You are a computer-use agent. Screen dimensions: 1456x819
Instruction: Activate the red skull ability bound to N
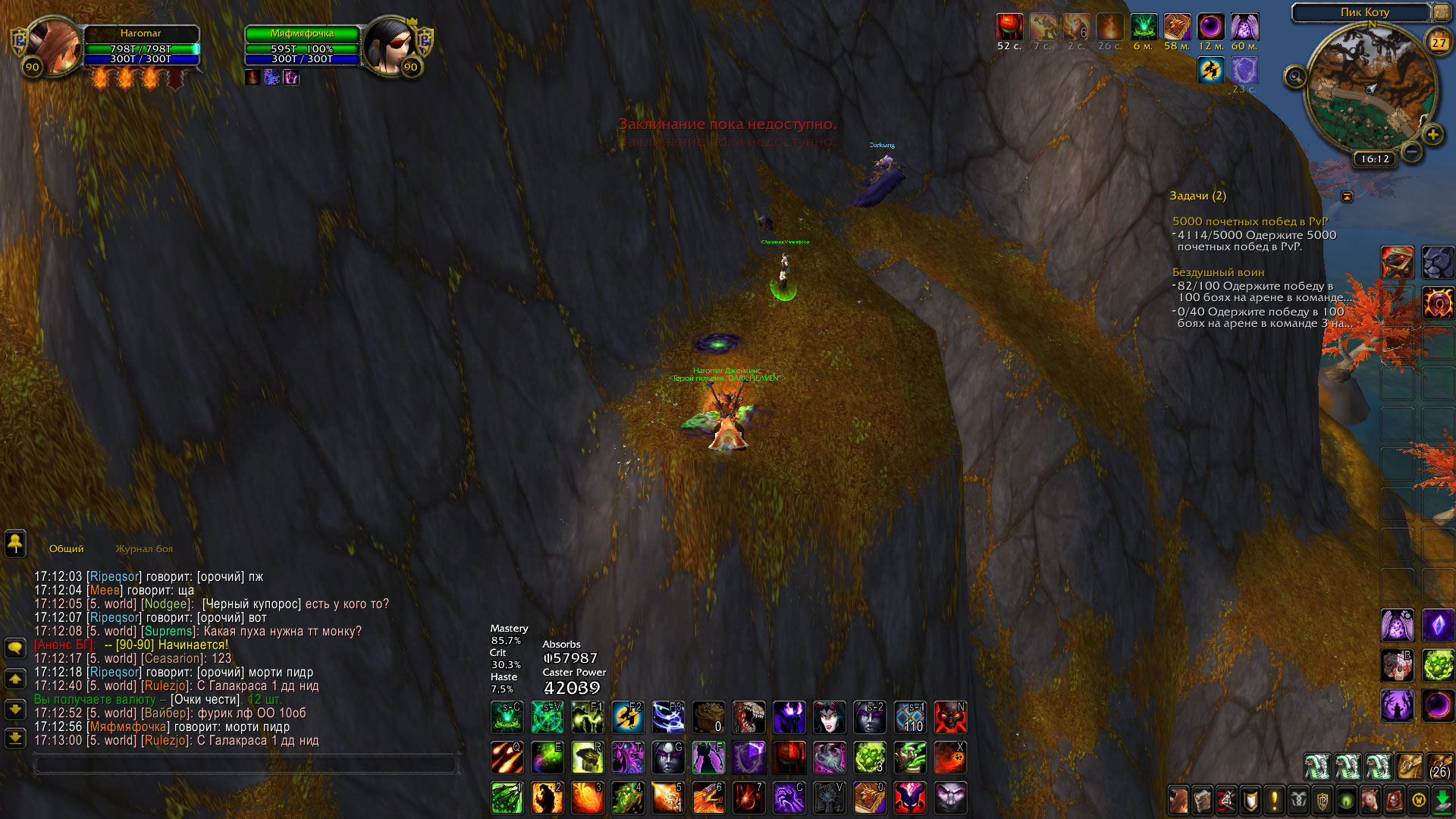[x=950, y=717]
